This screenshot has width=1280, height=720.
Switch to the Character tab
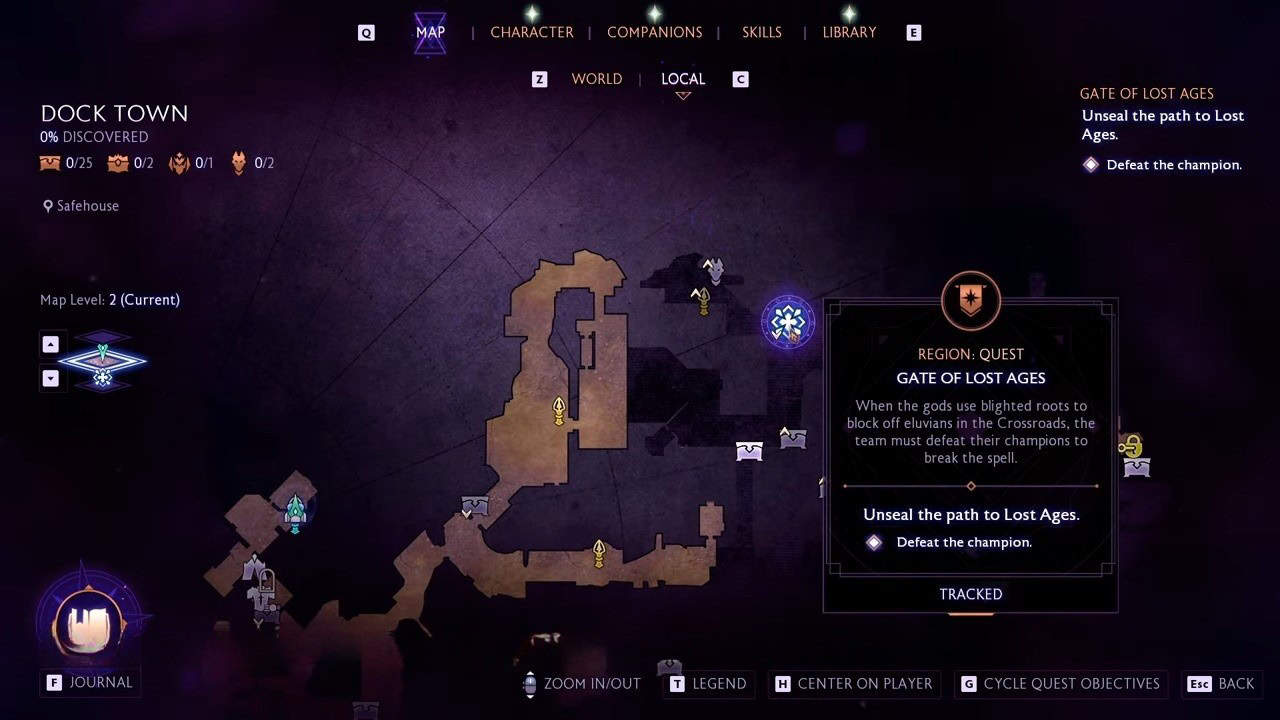[x=531, y=32]
